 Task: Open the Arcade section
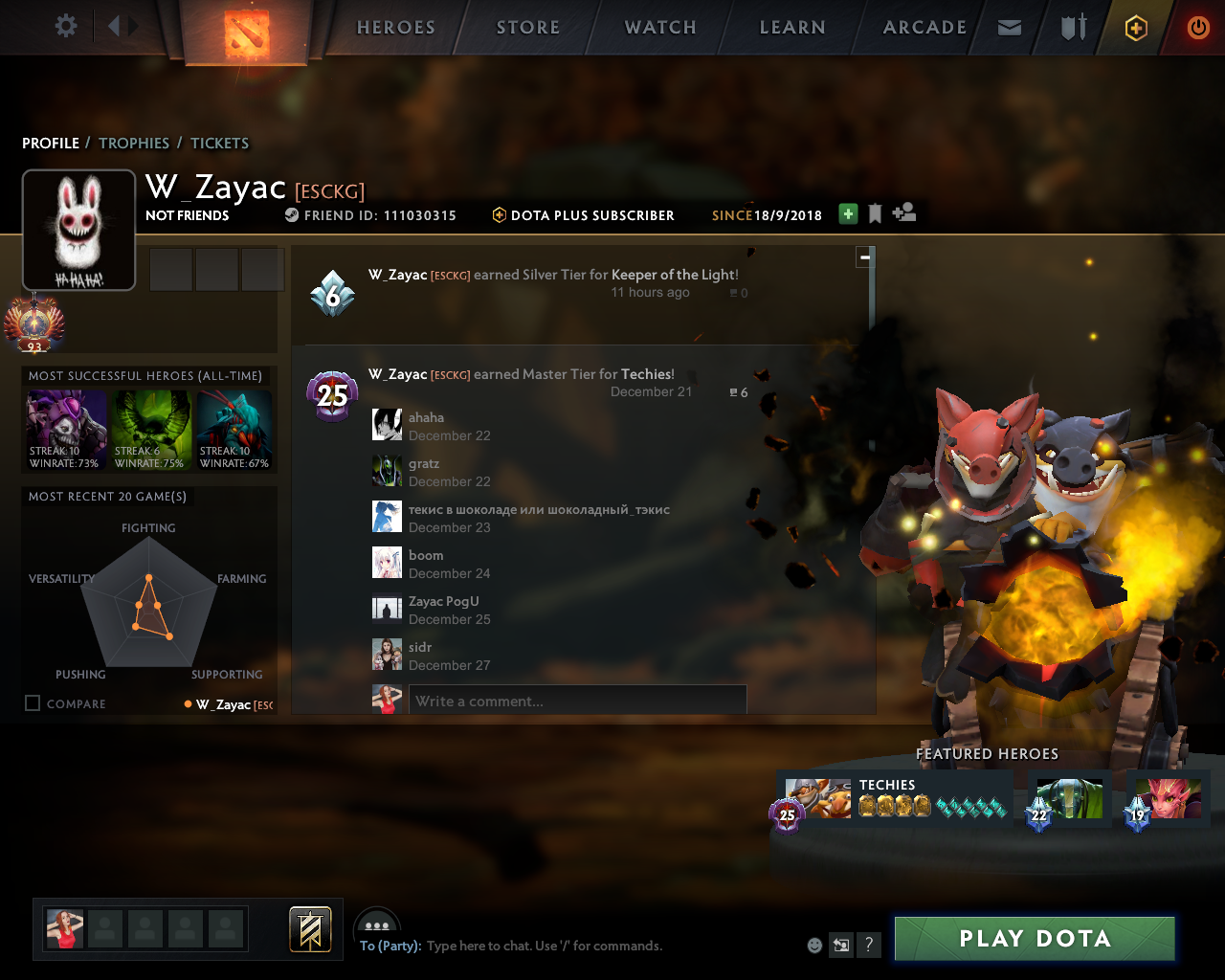click(x=924, y=28)
